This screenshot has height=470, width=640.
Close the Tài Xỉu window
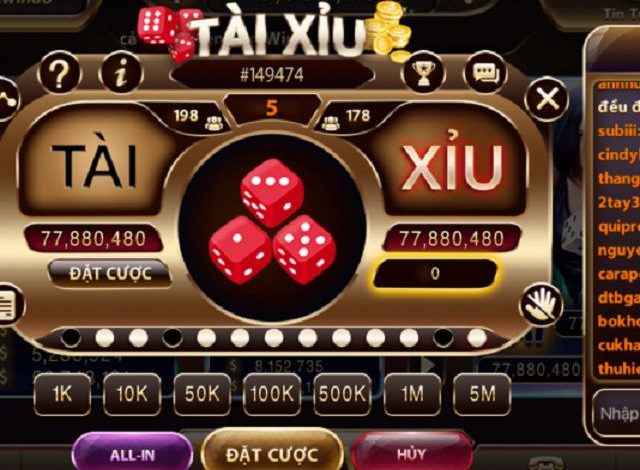547,98
